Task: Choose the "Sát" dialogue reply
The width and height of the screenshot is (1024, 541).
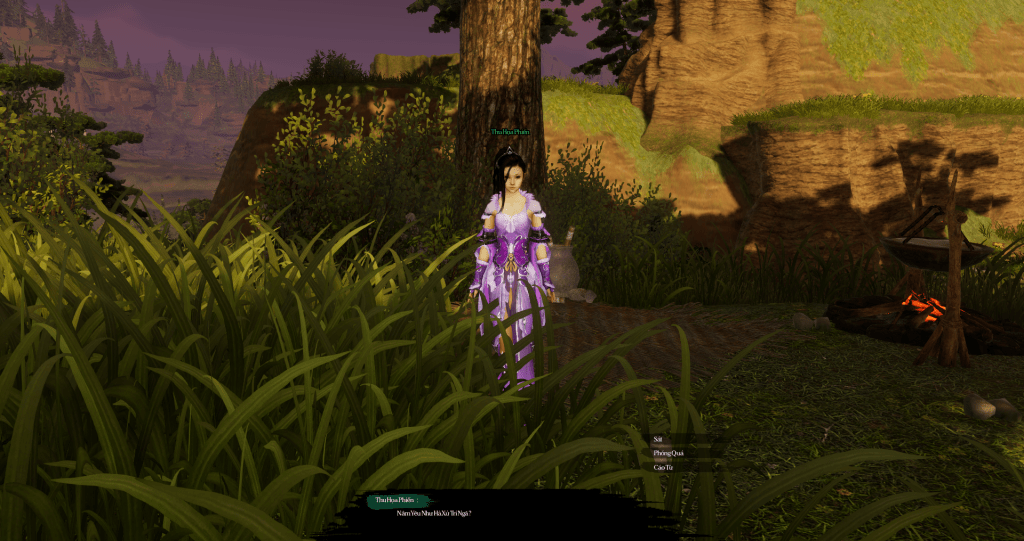Action: 659,439
